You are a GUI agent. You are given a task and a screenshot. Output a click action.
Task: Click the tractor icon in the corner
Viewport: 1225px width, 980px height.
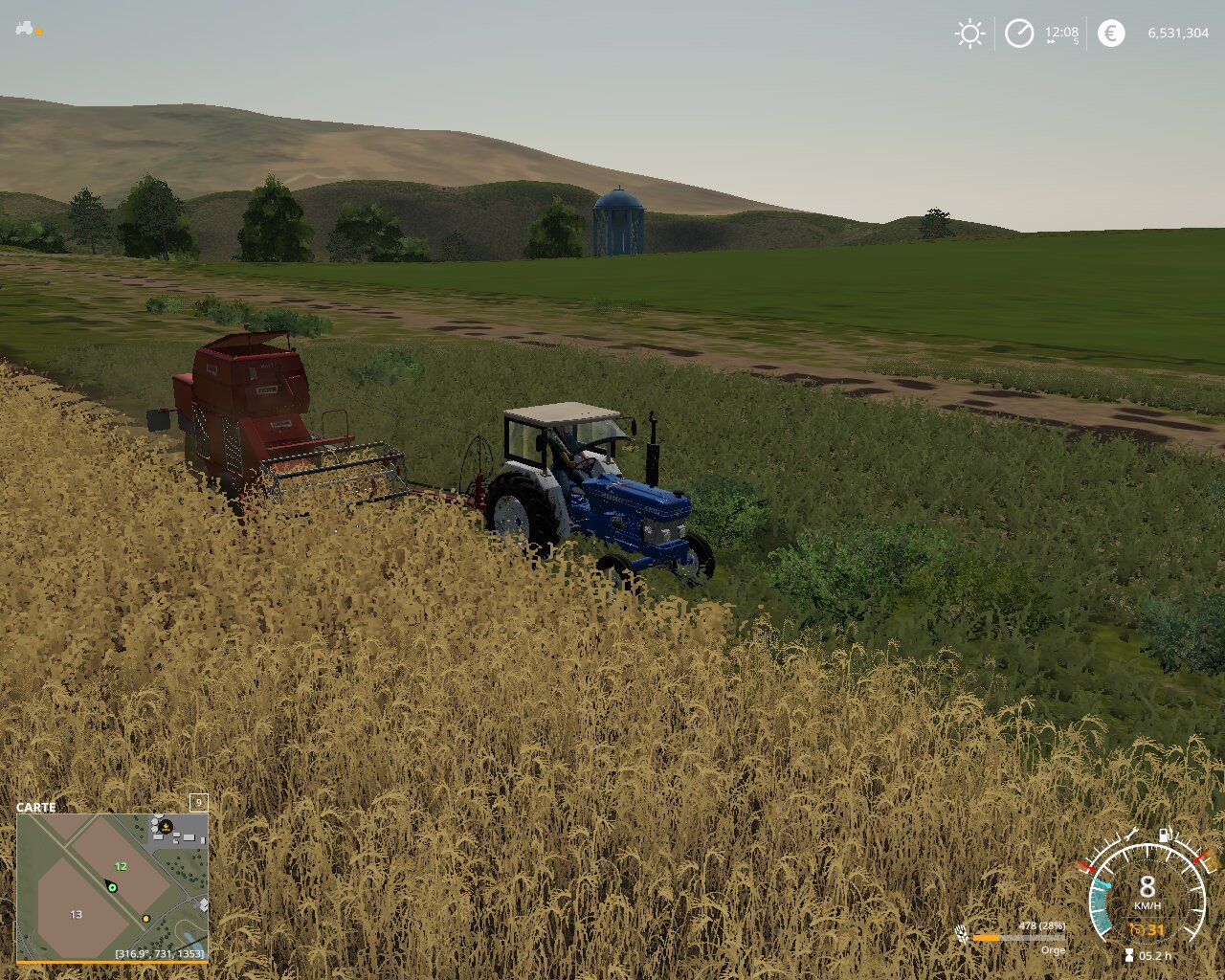tap(25, 29)
